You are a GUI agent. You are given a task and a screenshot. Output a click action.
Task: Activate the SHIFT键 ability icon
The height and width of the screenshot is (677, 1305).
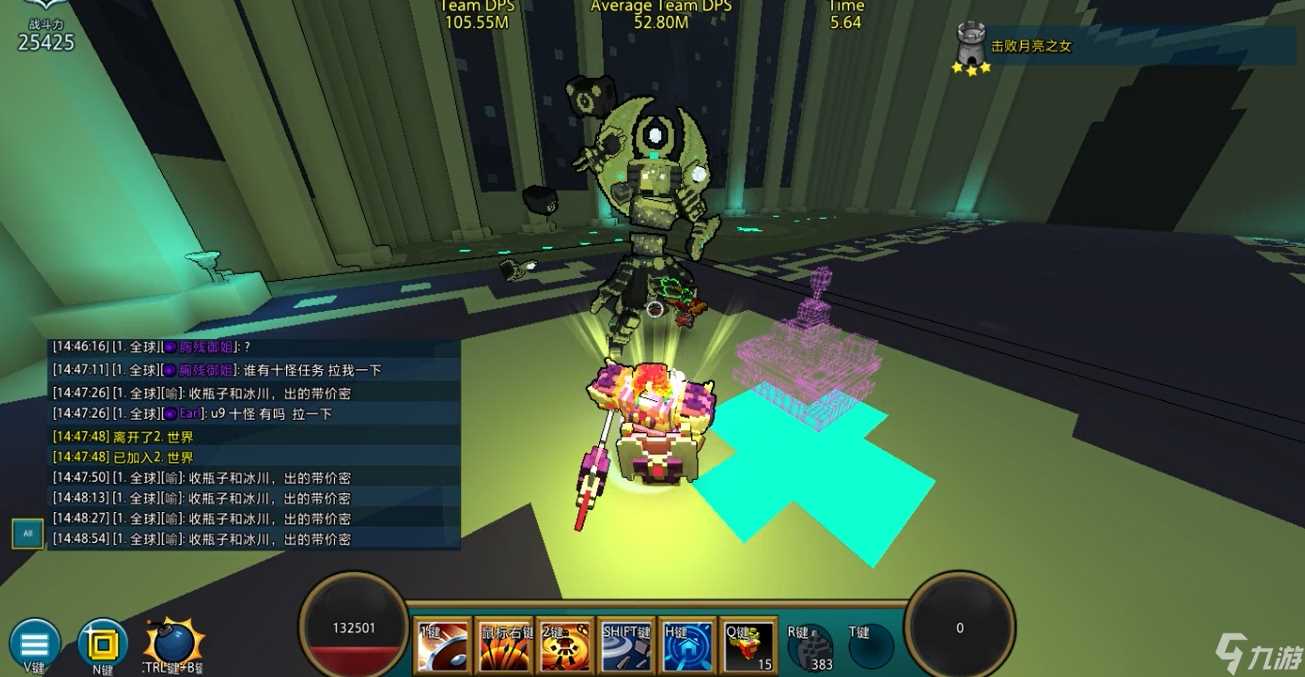(627, 645)
